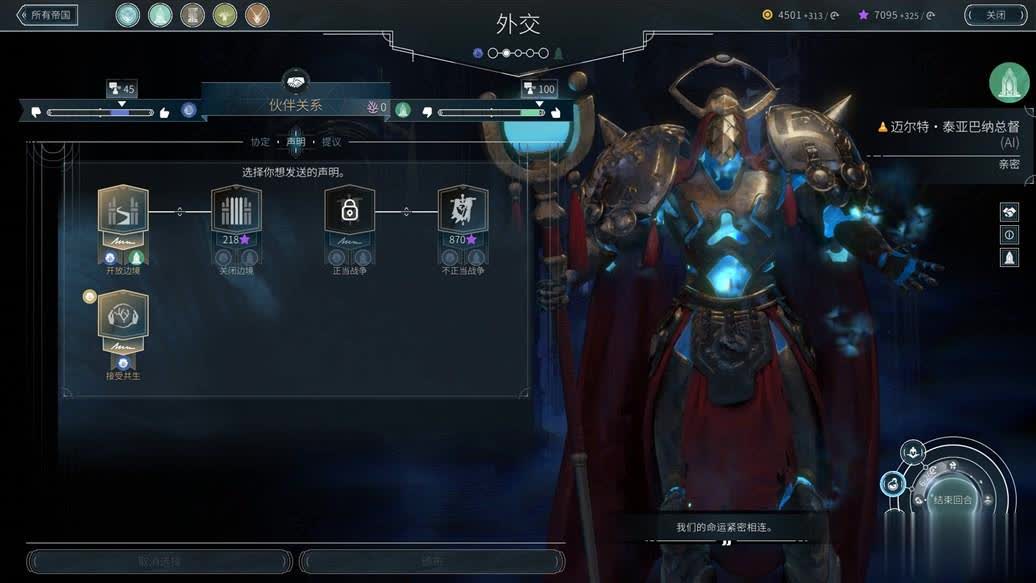End the turn with 结束回合
The image size is (1036, 583).
tap(952, 500)
